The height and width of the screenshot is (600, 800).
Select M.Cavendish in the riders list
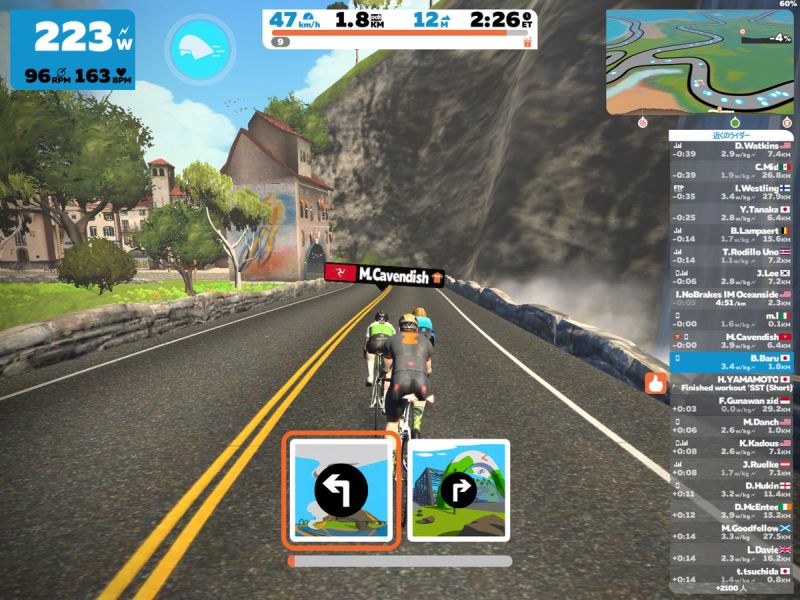[x=732, y=342]
